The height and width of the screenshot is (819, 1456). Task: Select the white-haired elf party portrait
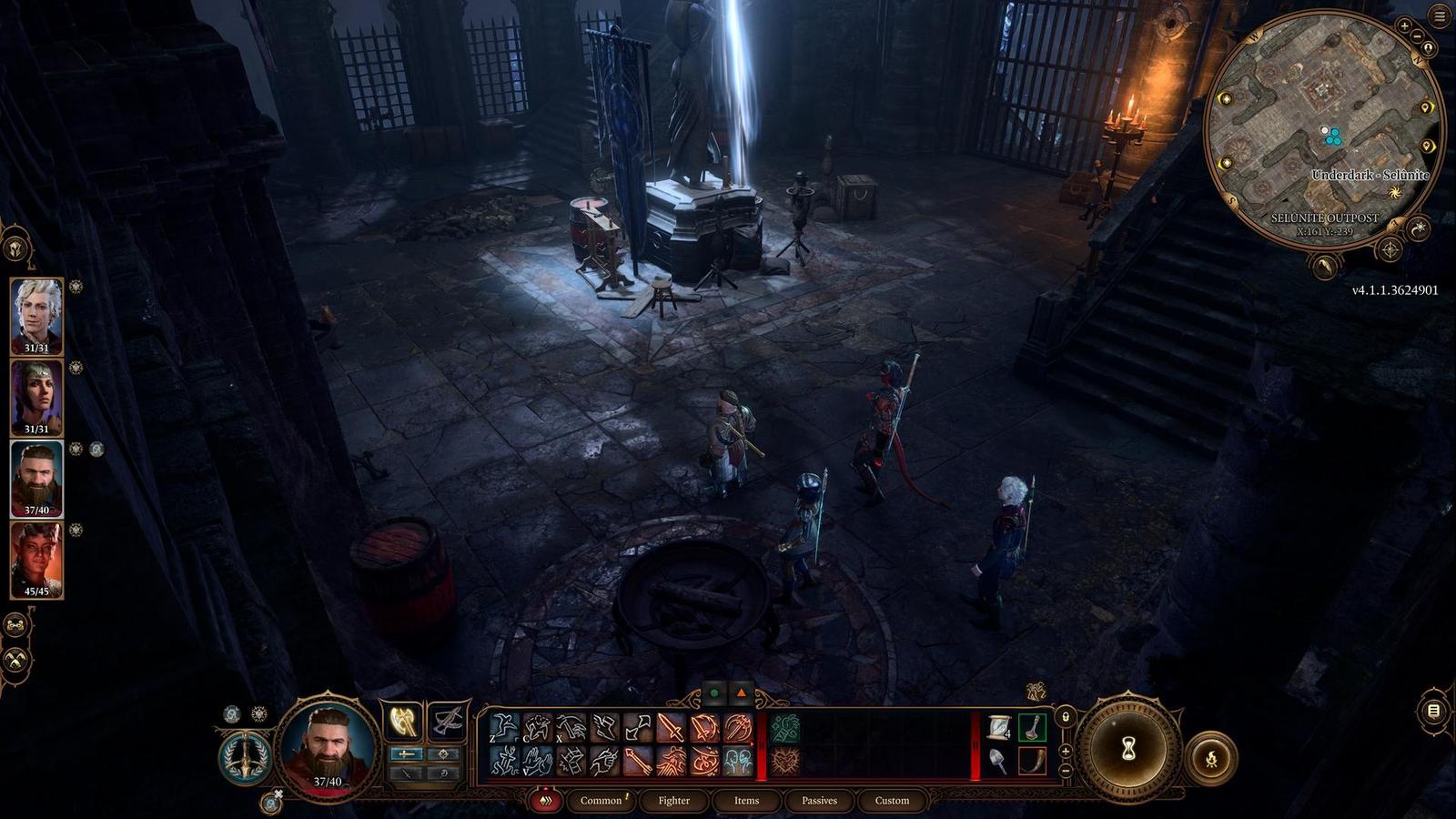(36, 315)
